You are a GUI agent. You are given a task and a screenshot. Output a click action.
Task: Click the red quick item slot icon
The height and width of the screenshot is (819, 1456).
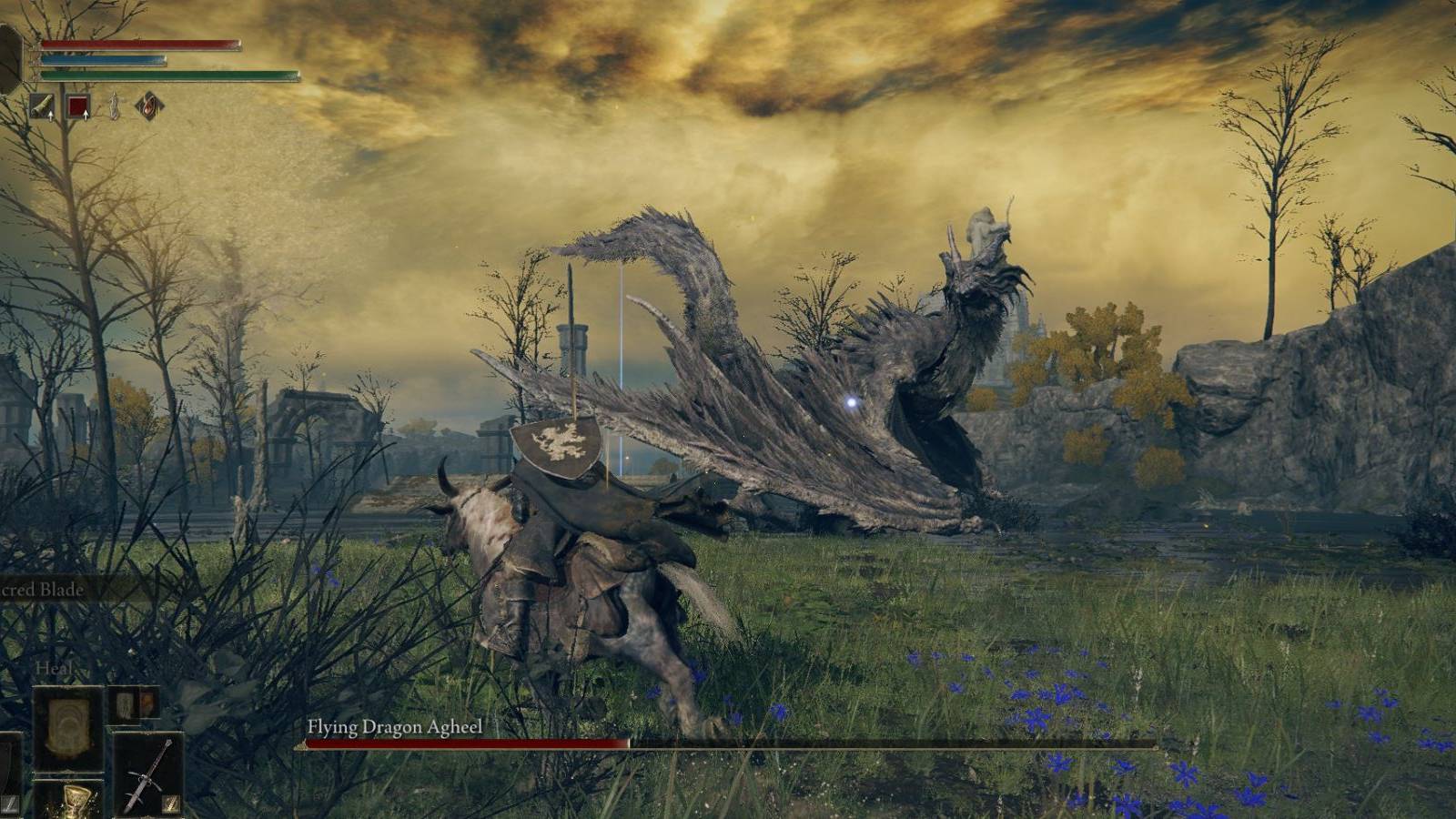tap(78, 105)
